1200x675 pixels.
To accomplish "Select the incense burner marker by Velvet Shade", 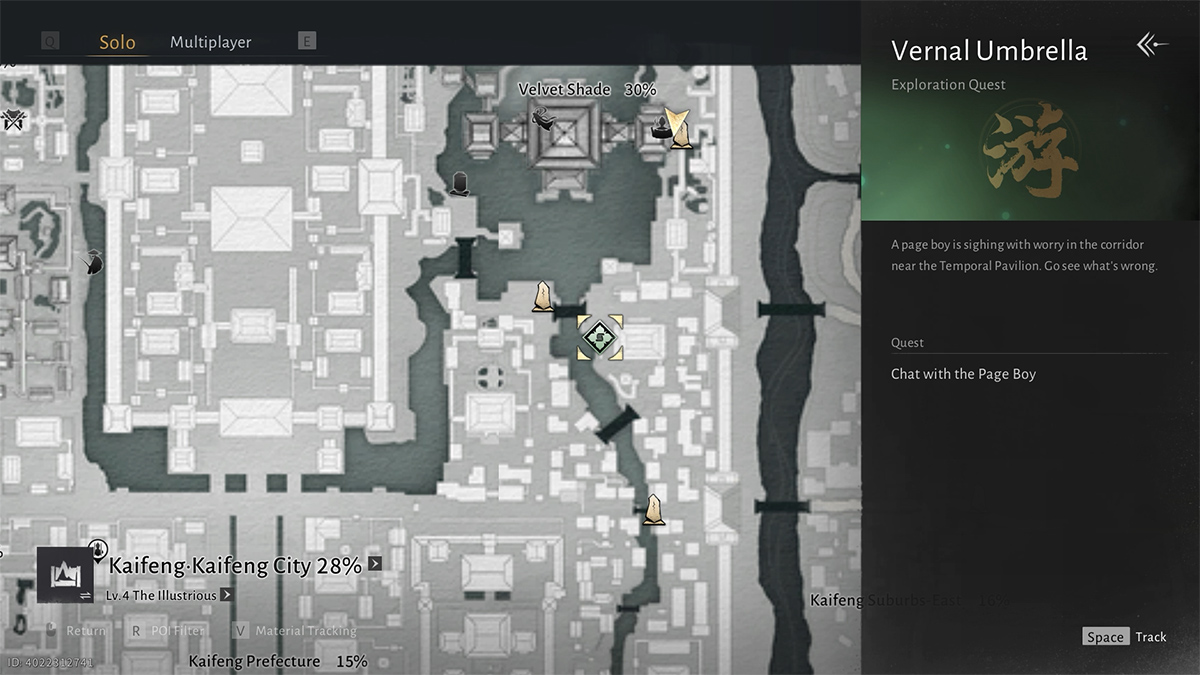I will 661,126.
